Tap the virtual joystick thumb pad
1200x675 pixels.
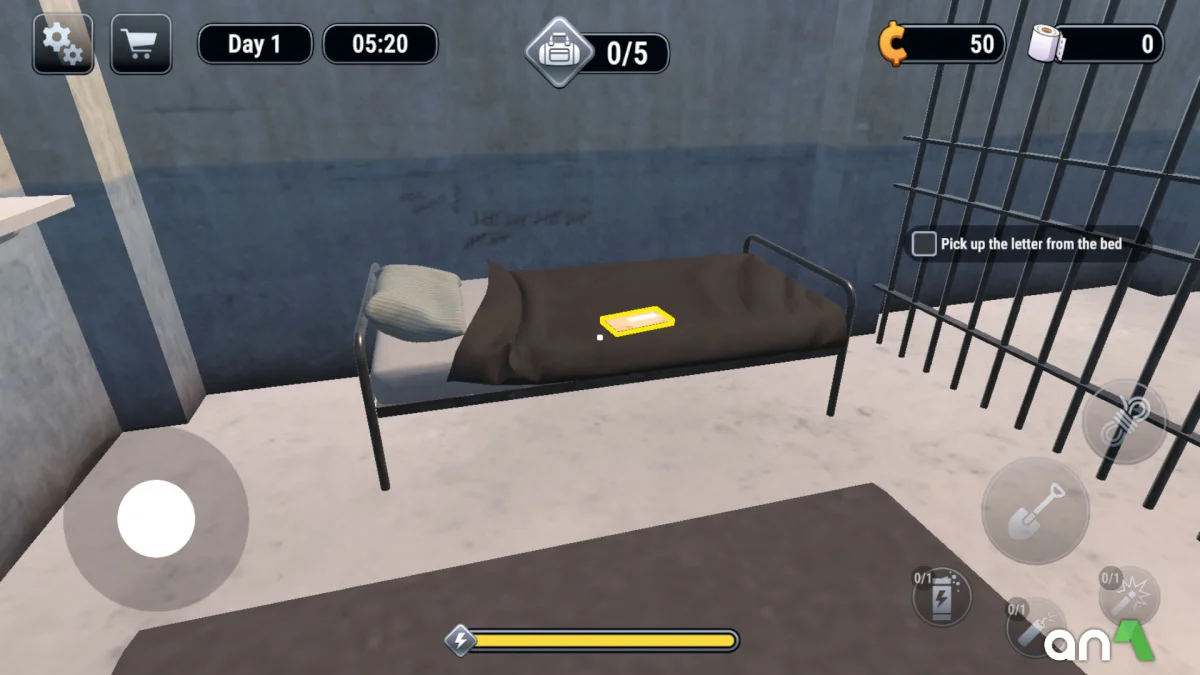coord(156,519)
